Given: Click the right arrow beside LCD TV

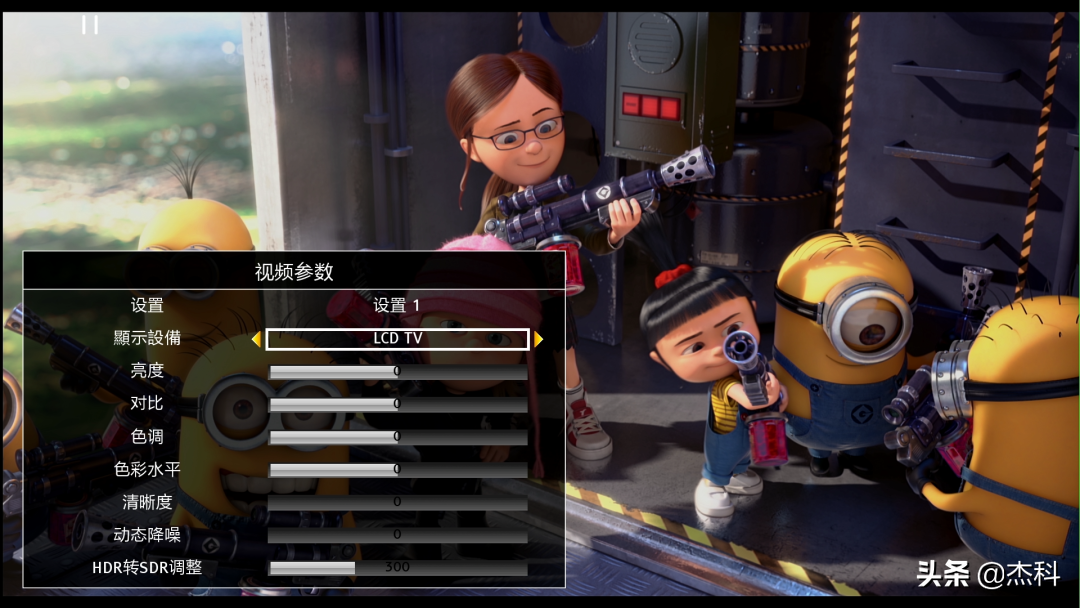Looking at the screenshot, I should (x=539, y=339).
